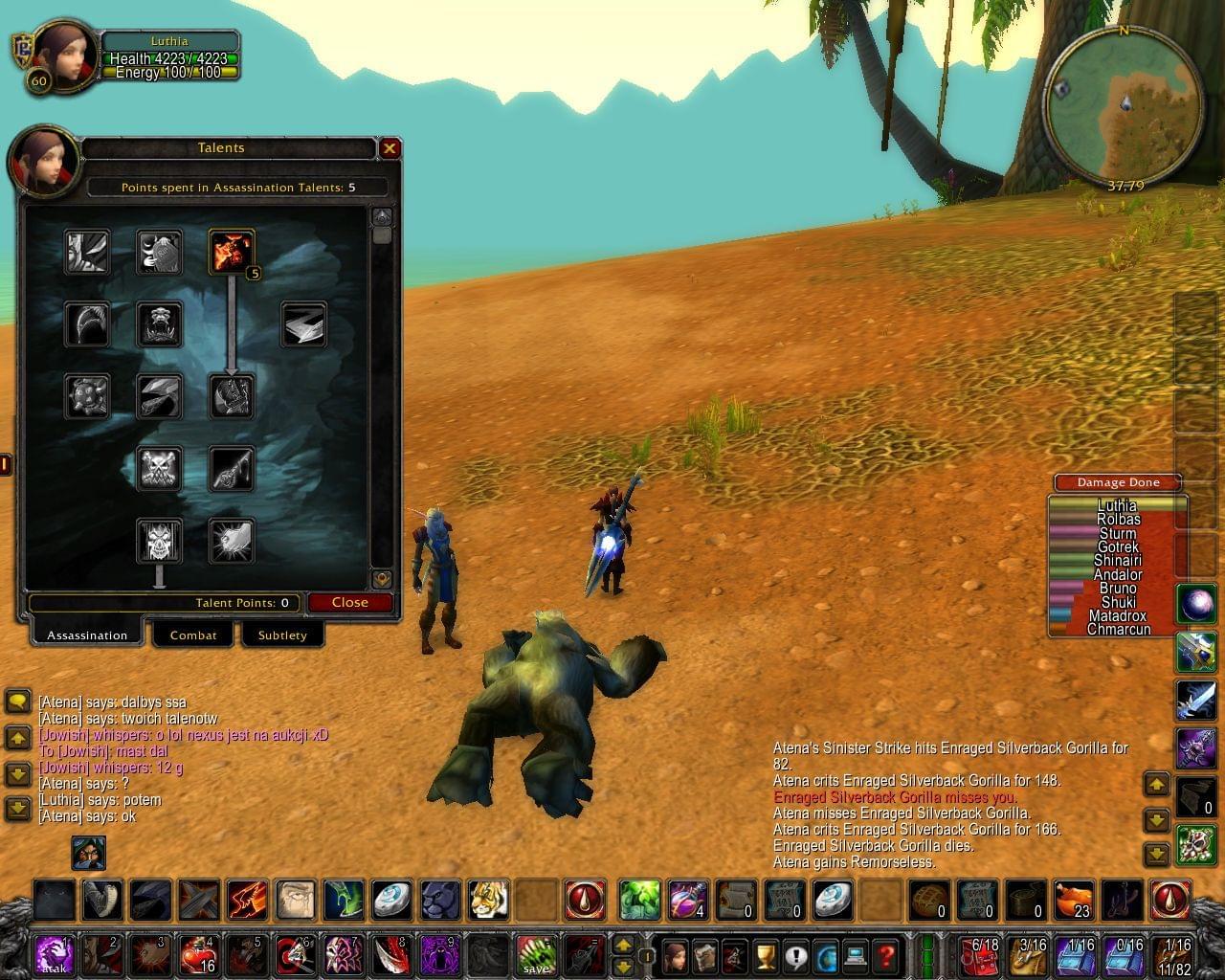Click the gold trophy micro menu button
1225x980 pixels.
coord(765,955)
